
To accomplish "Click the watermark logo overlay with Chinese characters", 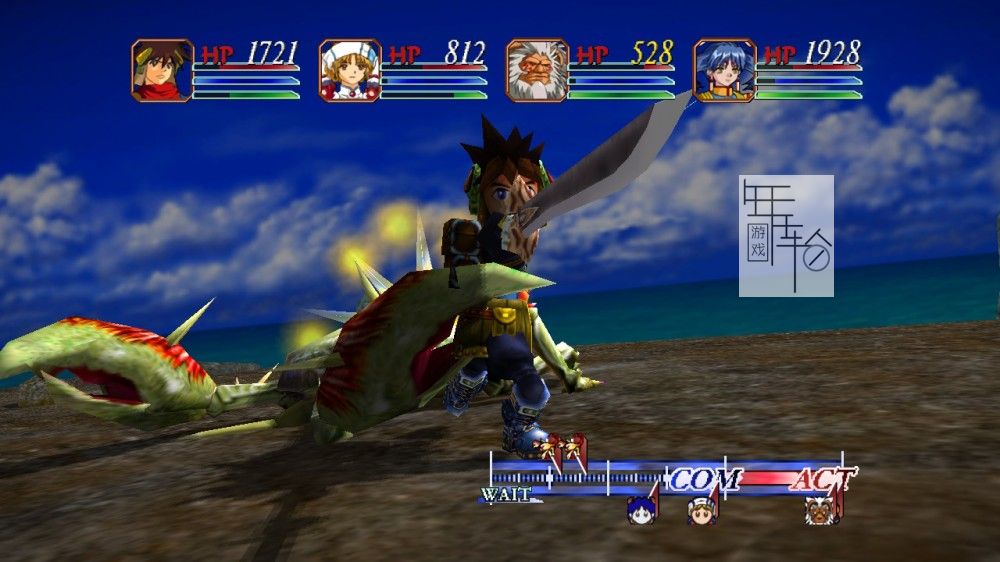I will point(786,236).
